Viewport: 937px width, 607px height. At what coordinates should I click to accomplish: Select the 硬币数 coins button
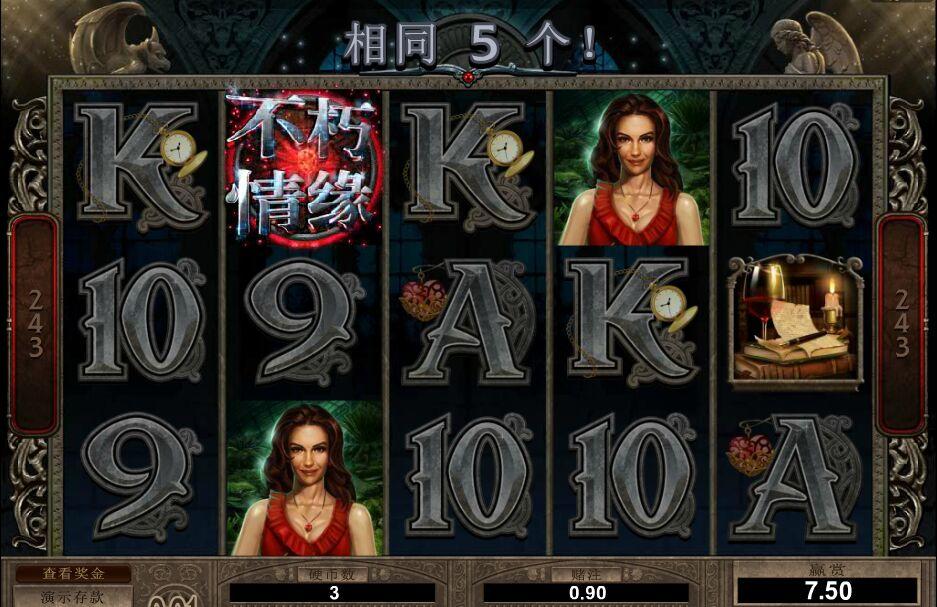point(333,574)
